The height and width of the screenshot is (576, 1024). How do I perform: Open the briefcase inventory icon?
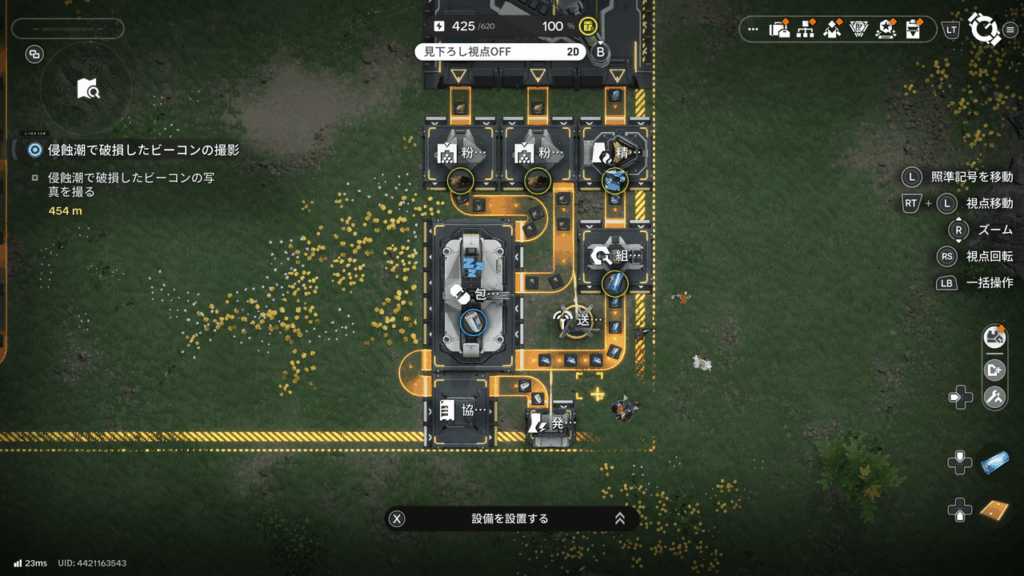(780, 29)
